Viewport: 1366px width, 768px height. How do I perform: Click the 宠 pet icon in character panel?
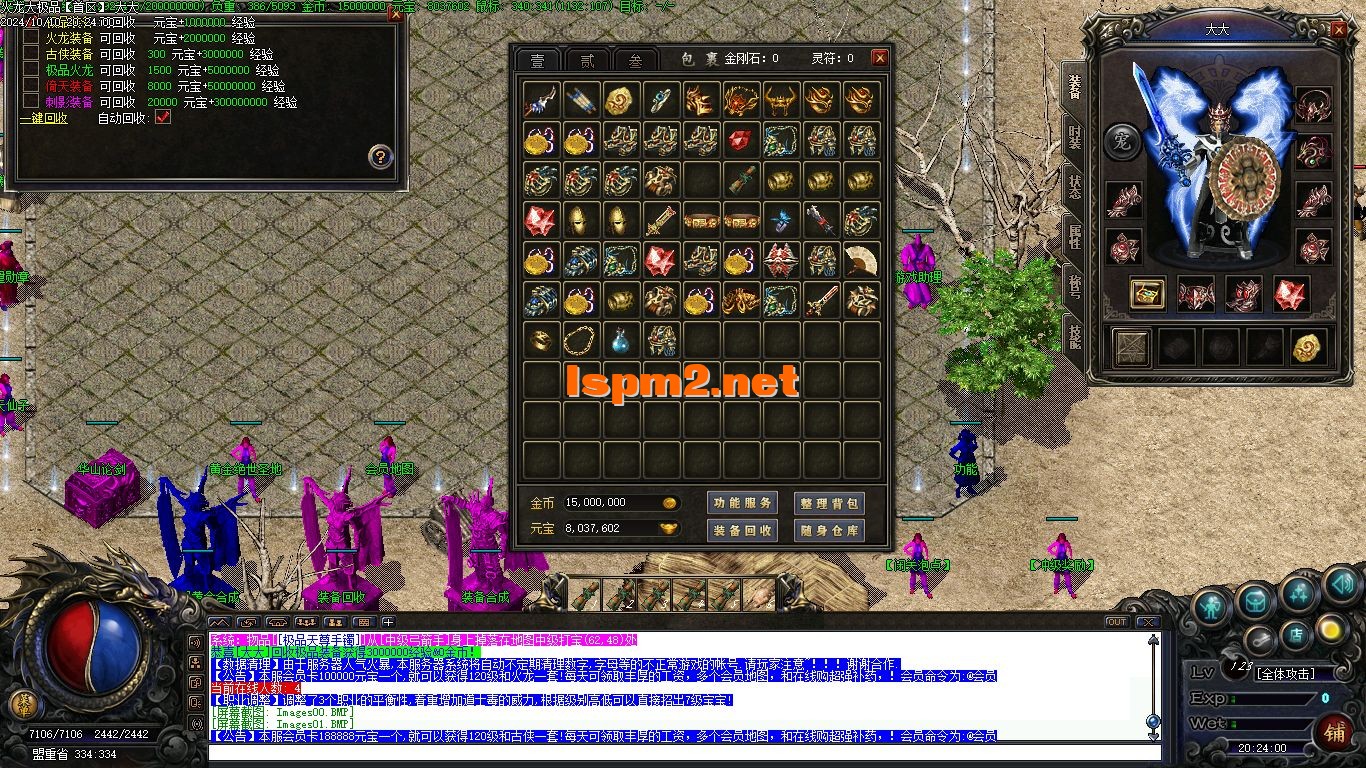pos(1122,142)
